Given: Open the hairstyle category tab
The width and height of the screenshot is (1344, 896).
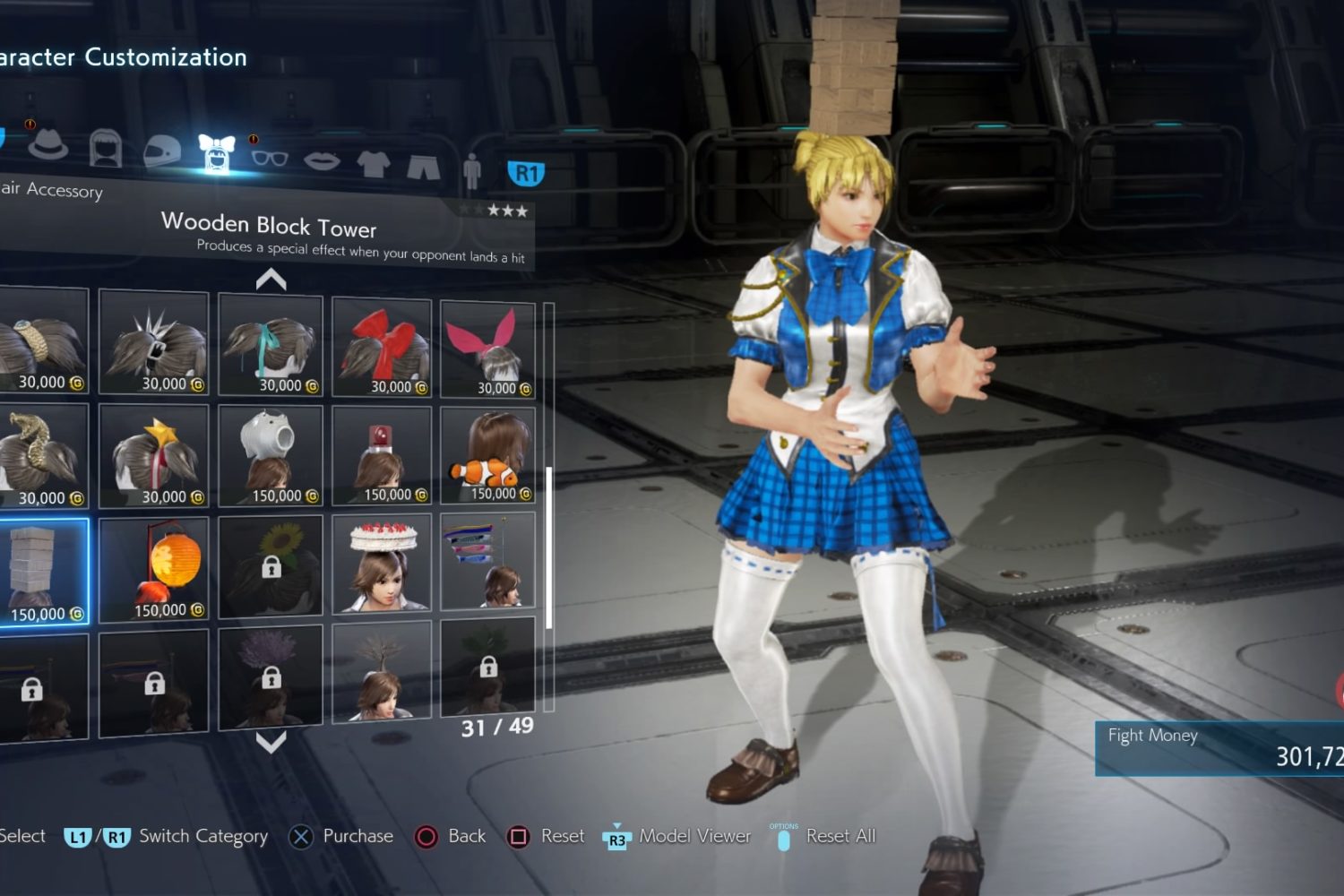Looking at the screenshot, I should pyautogui.click(x=106, y=148).
